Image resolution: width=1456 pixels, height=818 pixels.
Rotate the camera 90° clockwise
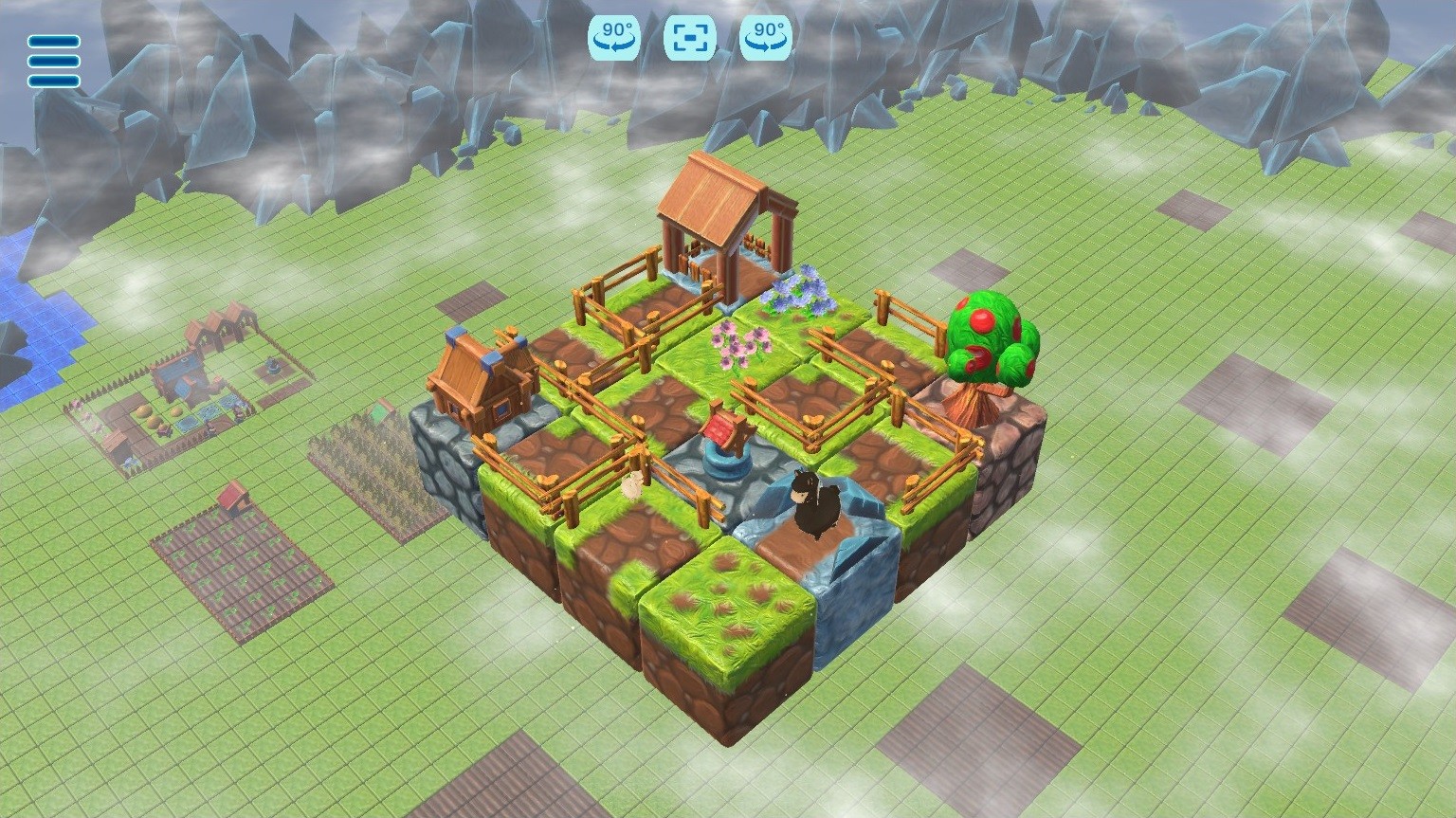(x=766, y=39)
